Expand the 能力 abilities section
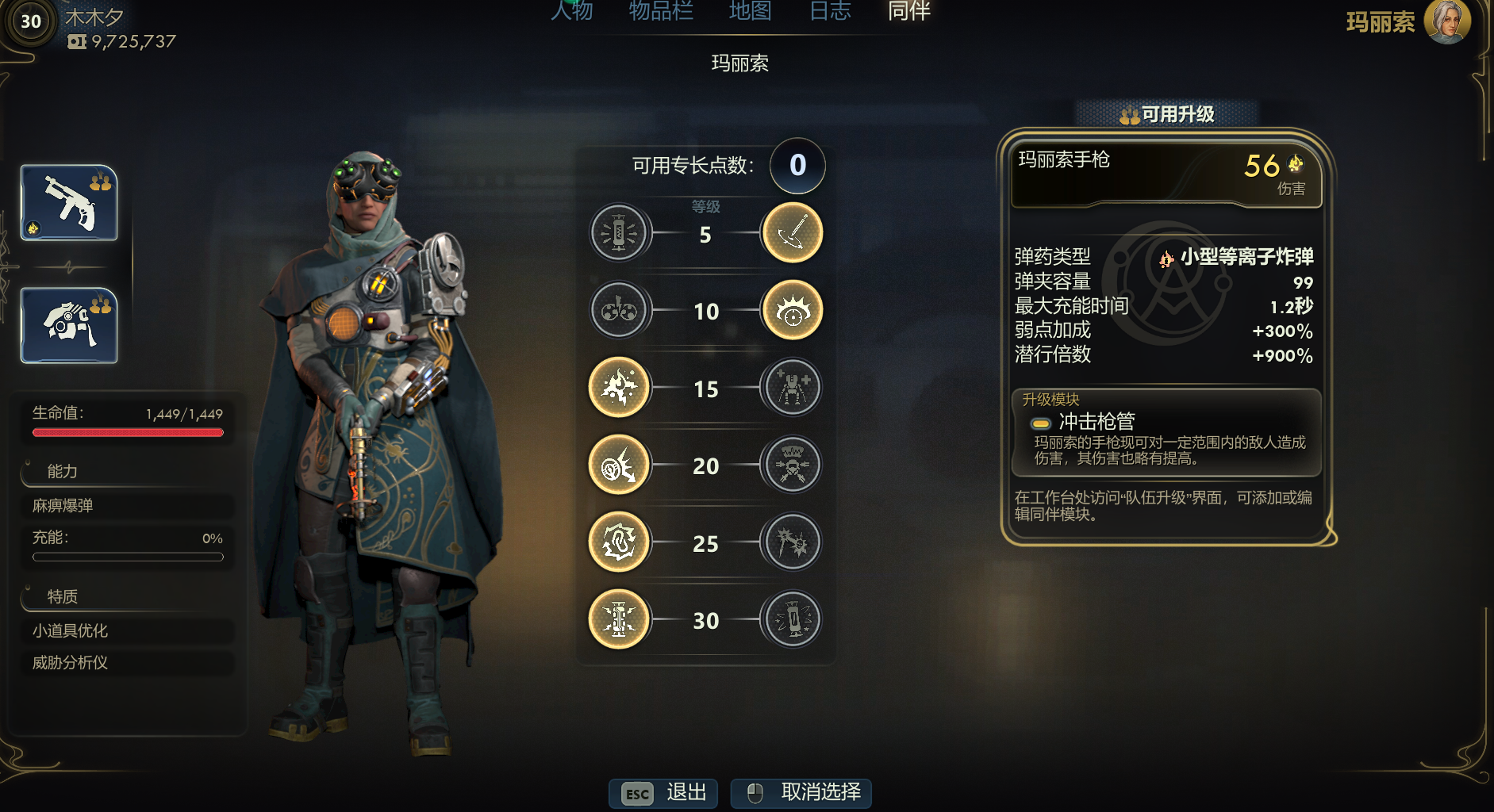Viewport: 1494px width, 812px height. click(62, 471)
